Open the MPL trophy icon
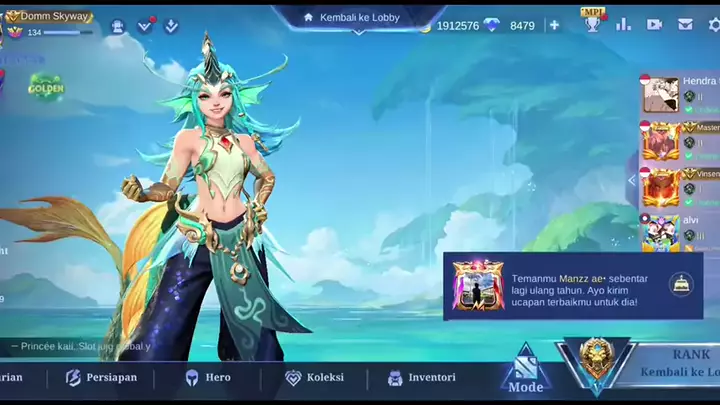The height and width of the screenshot is (405, 720). (593, 21)
